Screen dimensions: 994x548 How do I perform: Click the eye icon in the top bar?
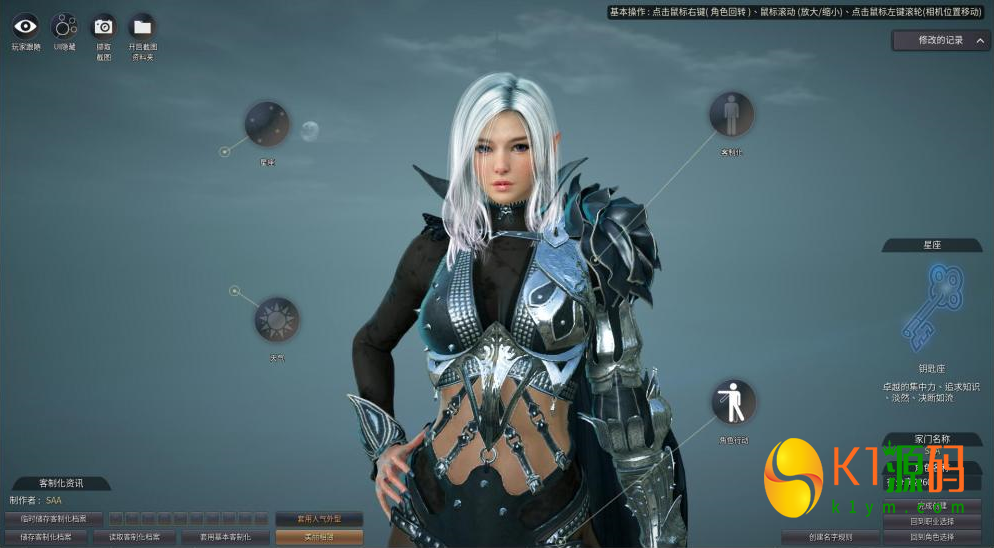[26, 27]
